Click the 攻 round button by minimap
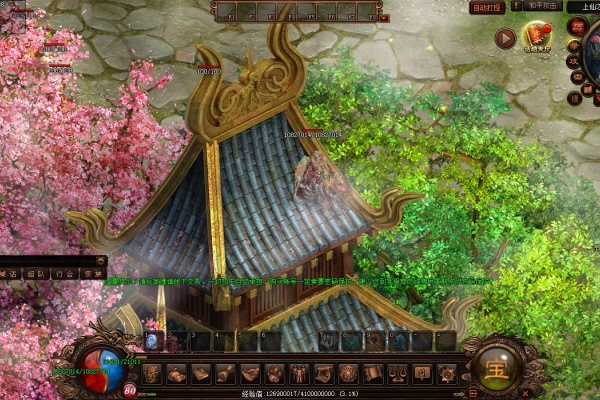Viewport: 600px width, 400px height. pyautogui.click(x=574, y=61)
